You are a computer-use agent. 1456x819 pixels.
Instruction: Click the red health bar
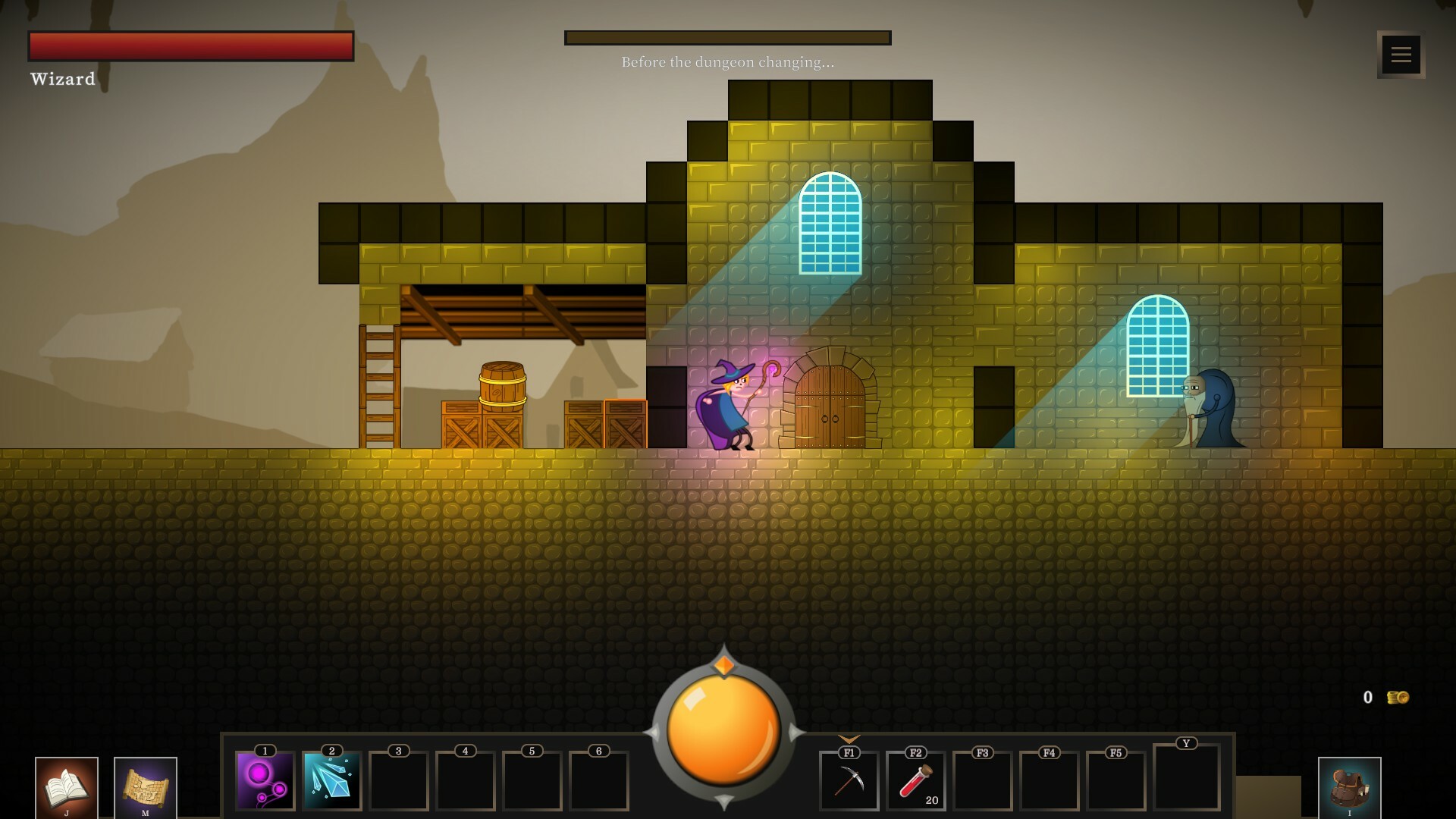pos(190,45)
